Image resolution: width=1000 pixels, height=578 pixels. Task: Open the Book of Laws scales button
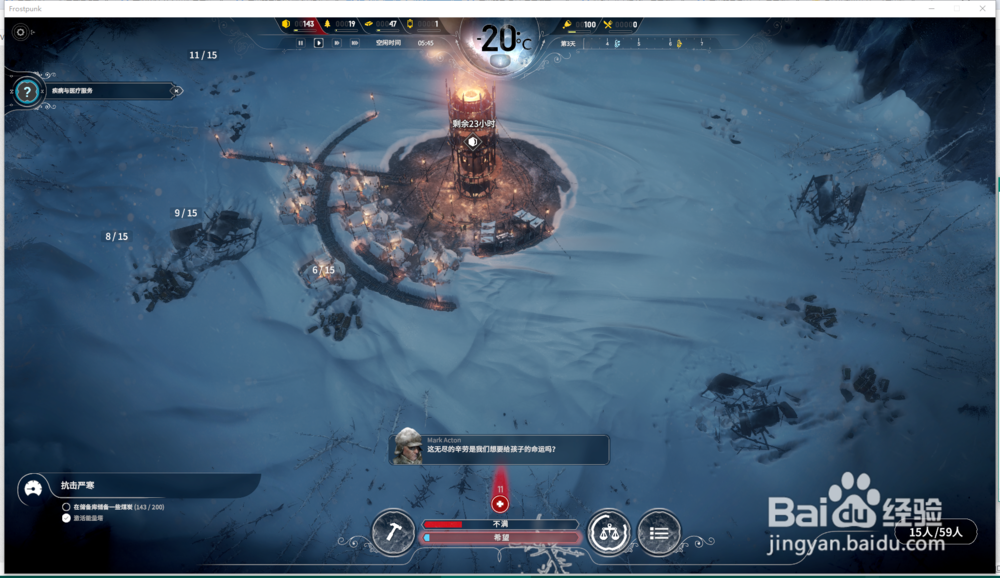click(609, 532)
